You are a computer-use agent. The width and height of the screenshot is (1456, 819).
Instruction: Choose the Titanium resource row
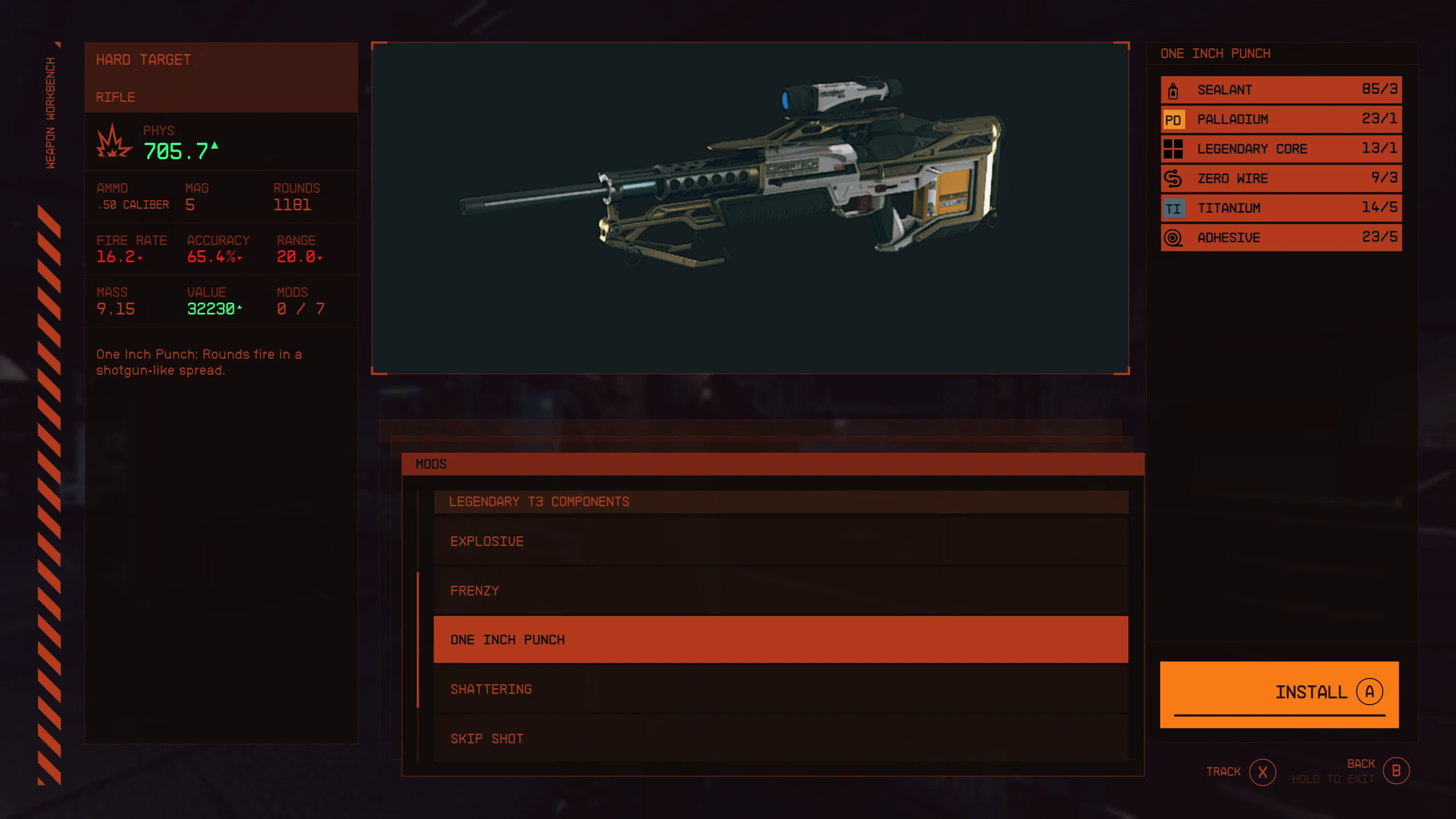point(1281,208)
